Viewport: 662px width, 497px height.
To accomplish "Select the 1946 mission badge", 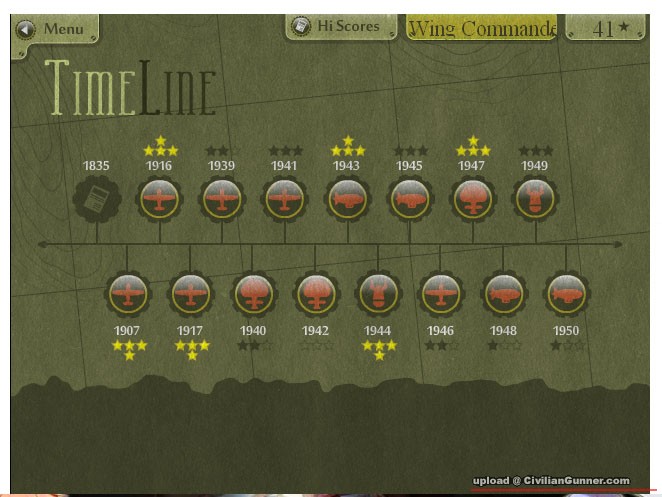I will pos(441,294).
